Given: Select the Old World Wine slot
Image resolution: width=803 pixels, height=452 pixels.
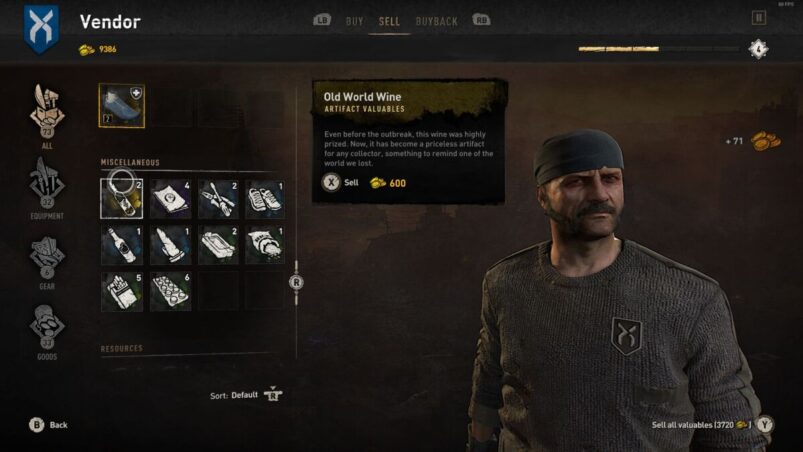Looking at the screenshot, I should pos(121,199).
